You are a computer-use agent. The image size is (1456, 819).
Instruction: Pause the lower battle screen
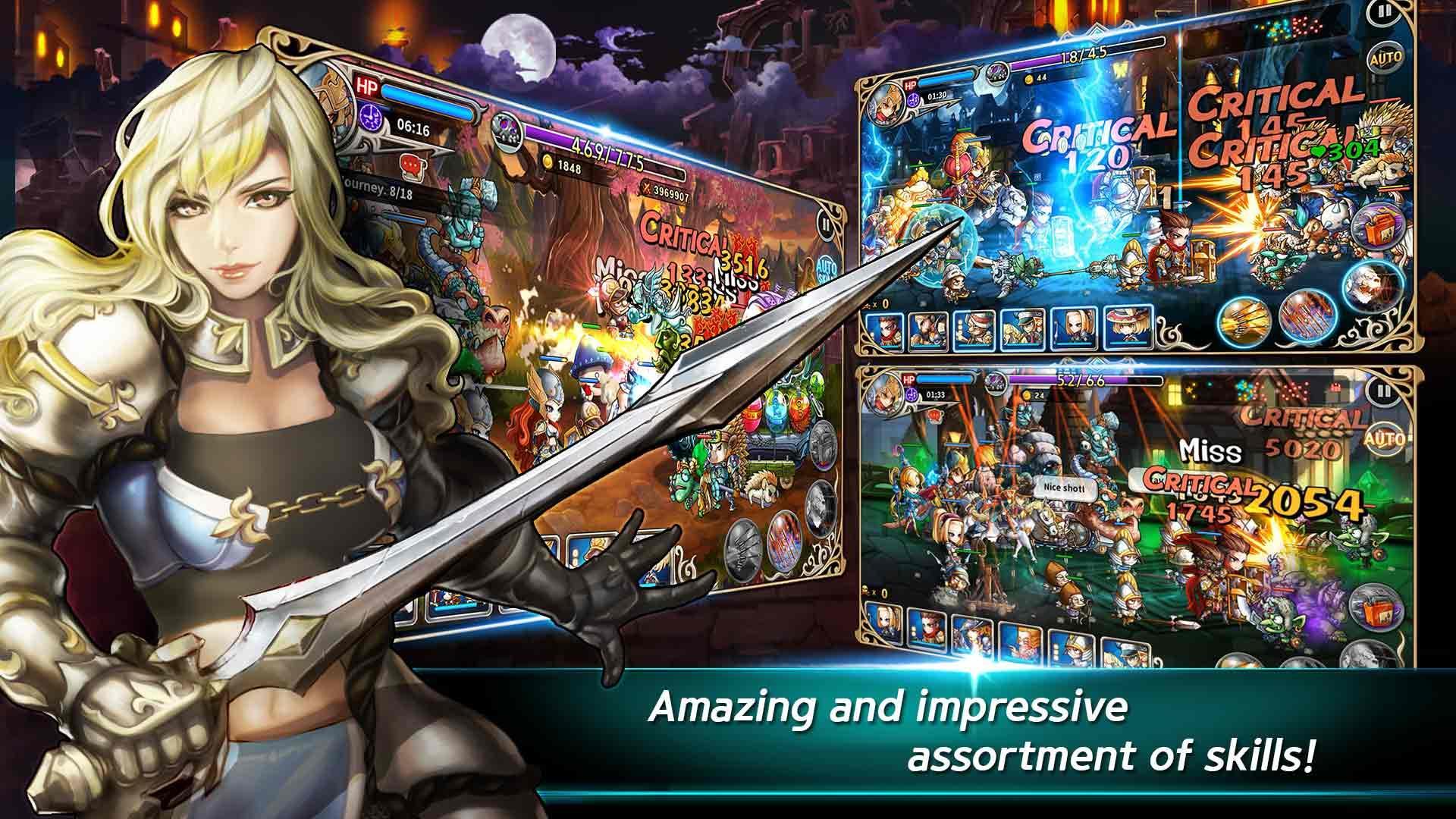click(1382, 393)
